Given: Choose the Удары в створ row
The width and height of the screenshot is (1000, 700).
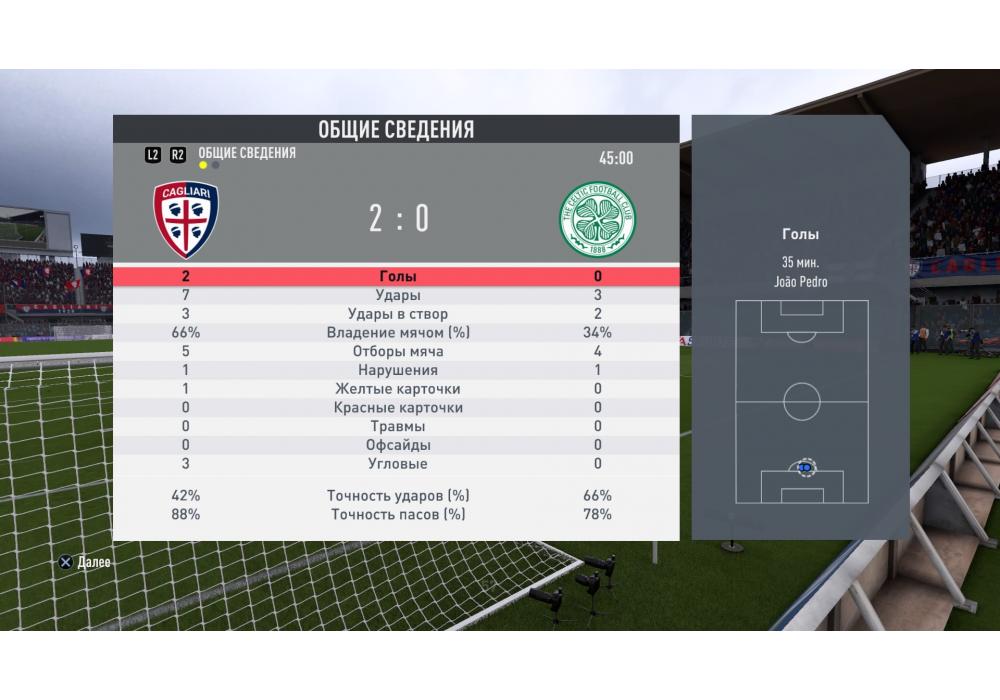Looking at the screenshot, I should click(x=397, y=315).
